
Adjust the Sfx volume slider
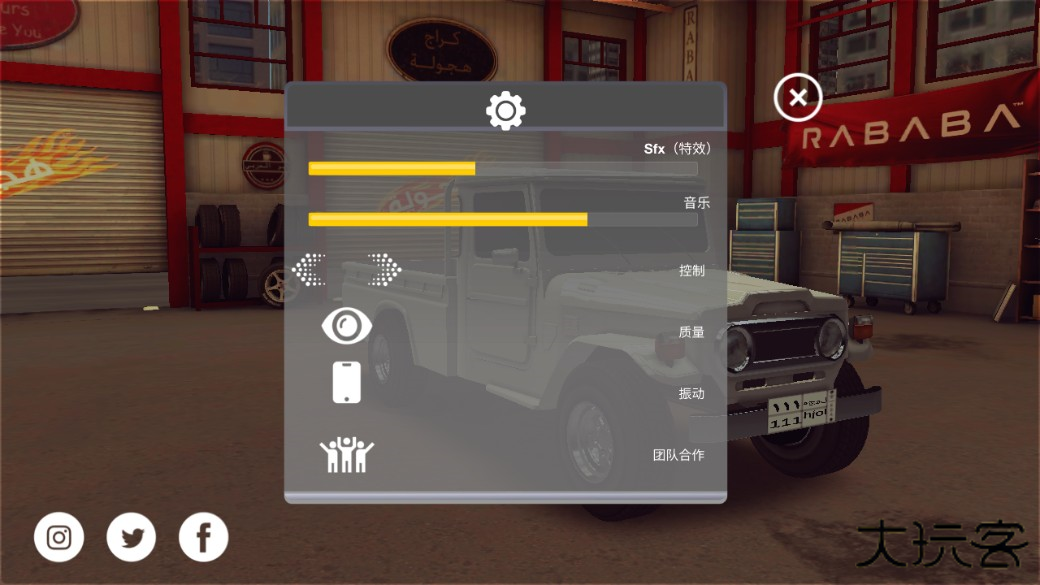475,168
